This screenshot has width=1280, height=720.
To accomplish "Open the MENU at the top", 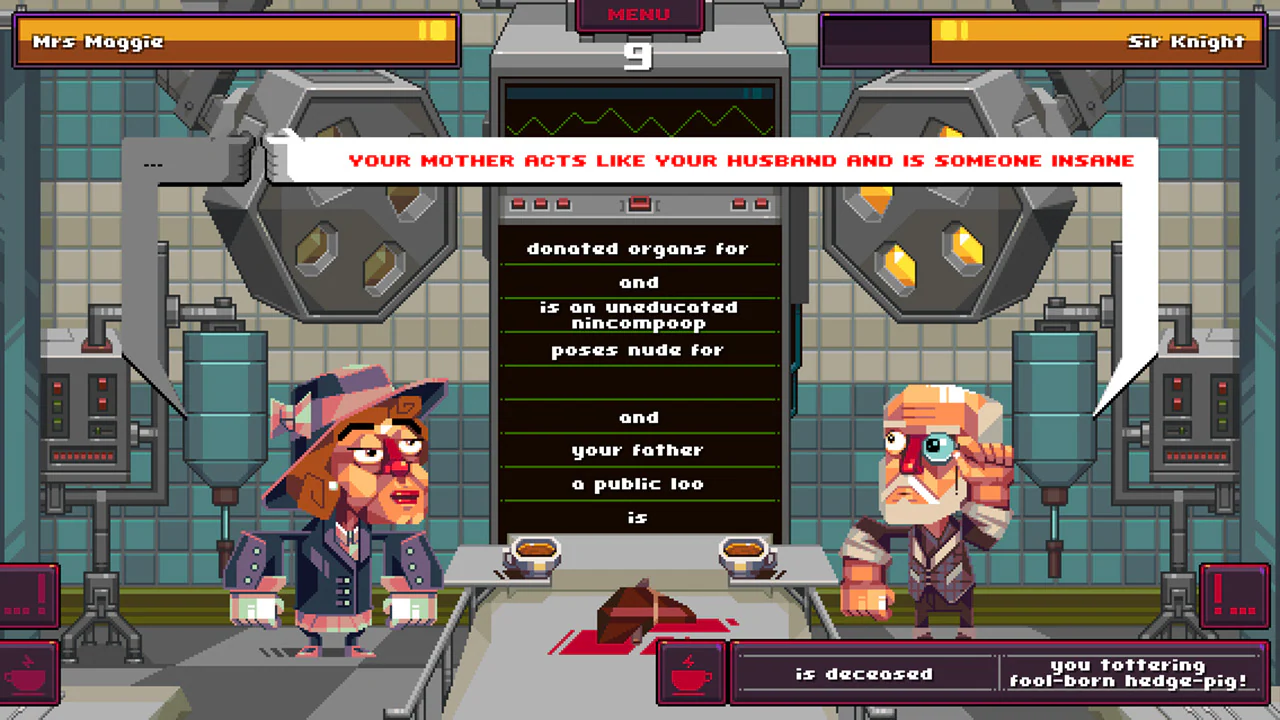I will click(638, 14).
